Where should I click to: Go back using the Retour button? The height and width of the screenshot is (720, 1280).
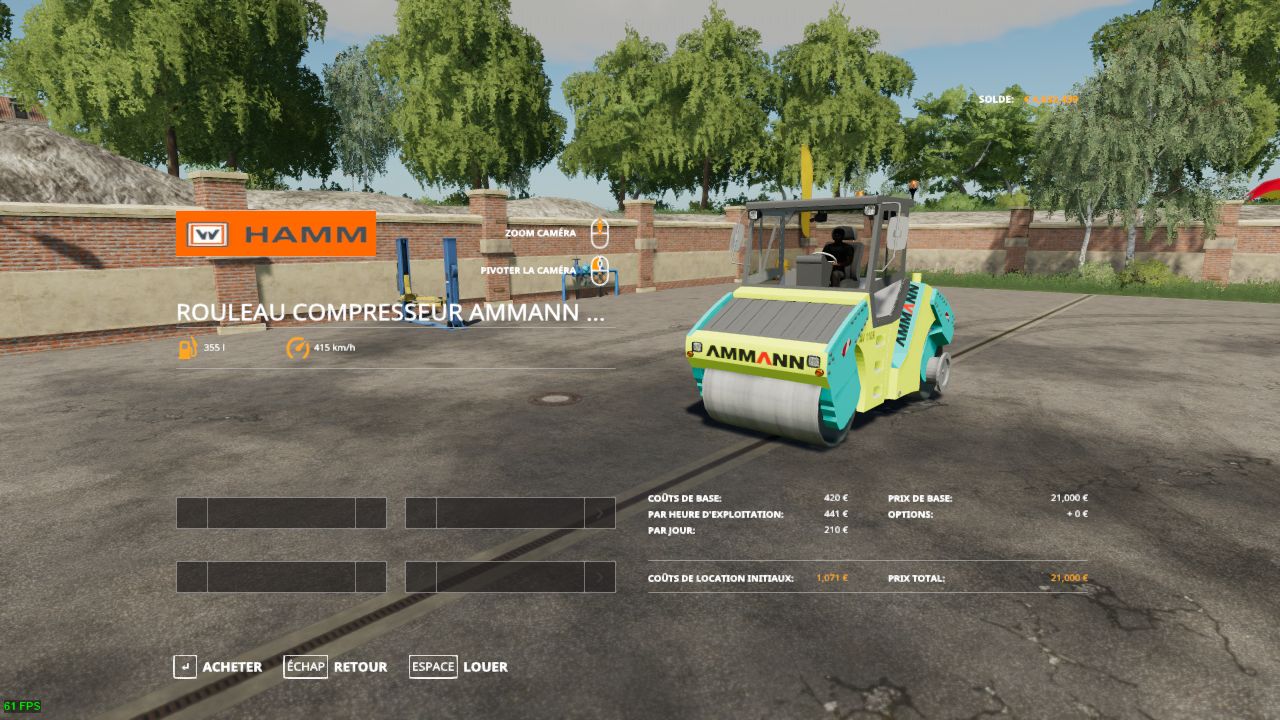pos(337,667)
